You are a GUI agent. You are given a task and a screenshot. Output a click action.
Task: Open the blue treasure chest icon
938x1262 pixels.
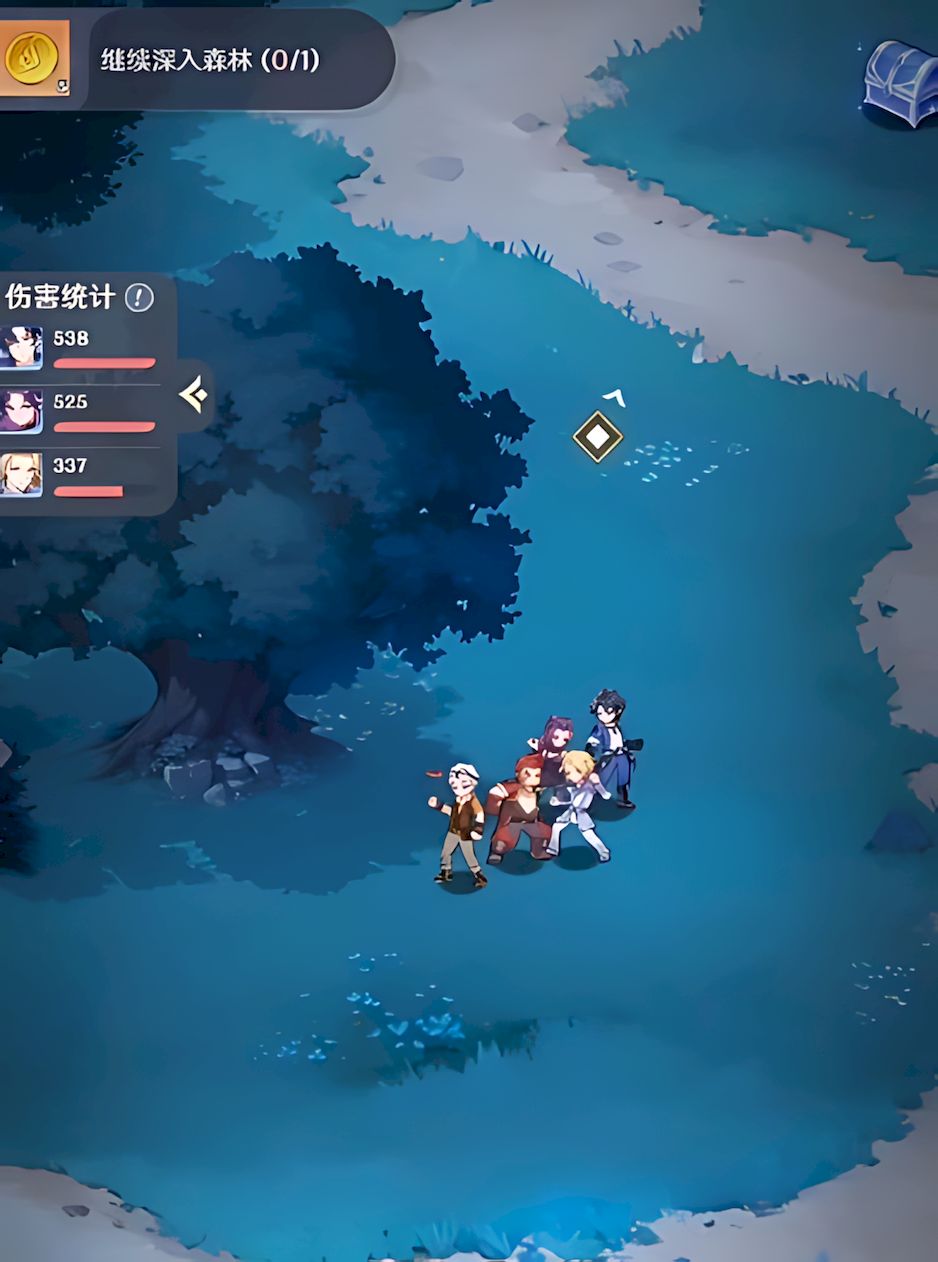[901, 82]
